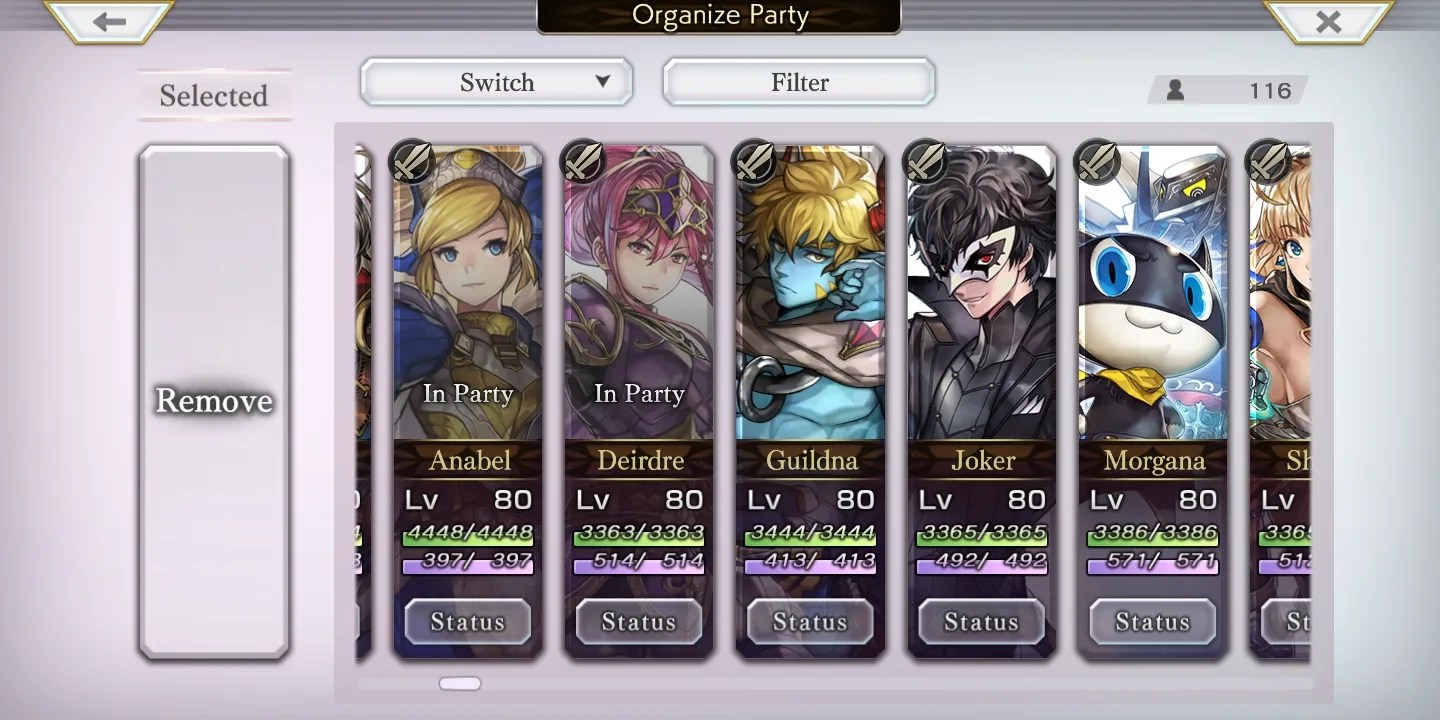Open Morgana's Status screen
This screenshot has width=1440, height=720.
(x=1153, y=622)
